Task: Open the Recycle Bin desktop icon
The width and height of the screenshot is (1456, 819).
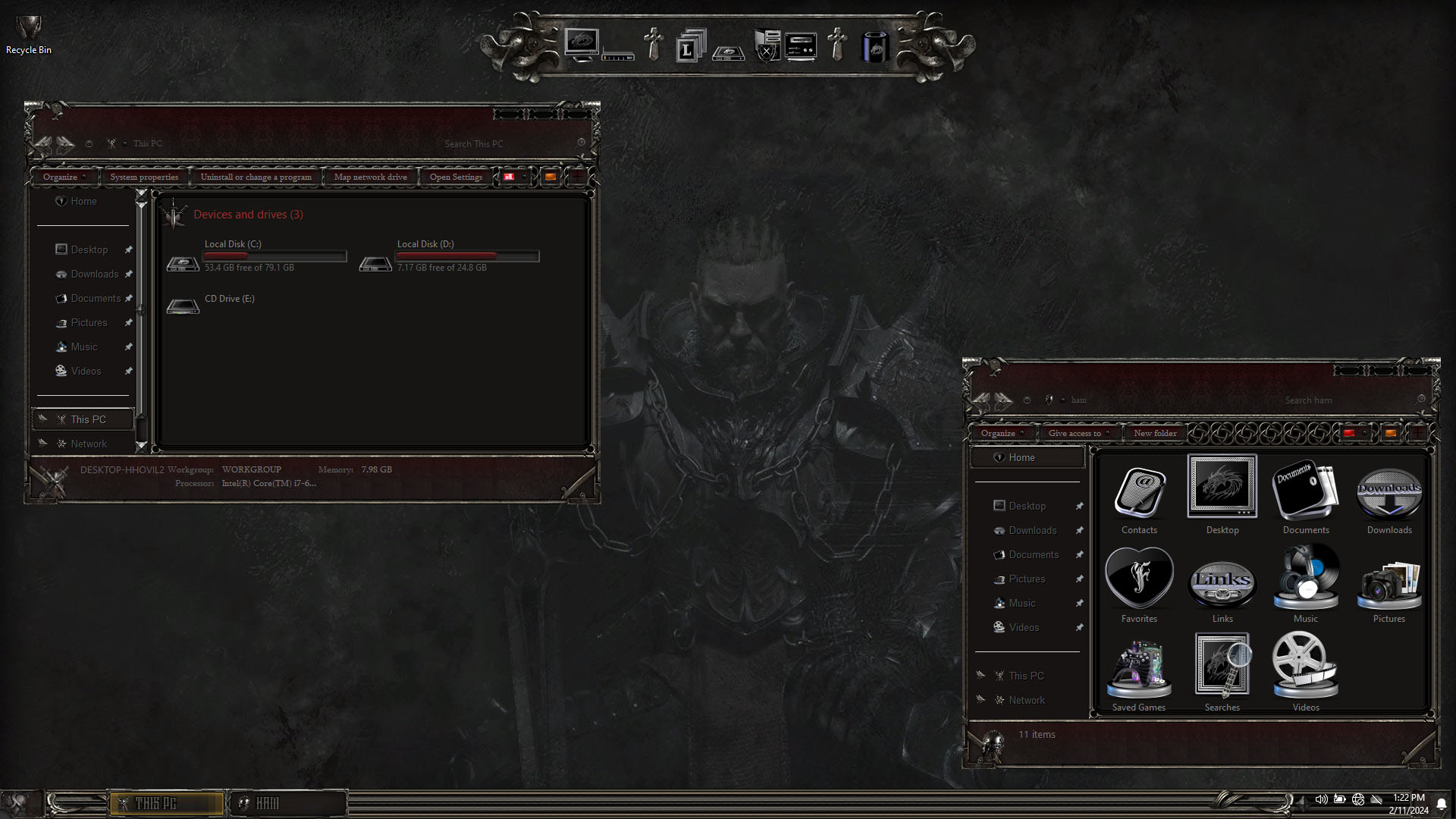Action: (29, 33)
